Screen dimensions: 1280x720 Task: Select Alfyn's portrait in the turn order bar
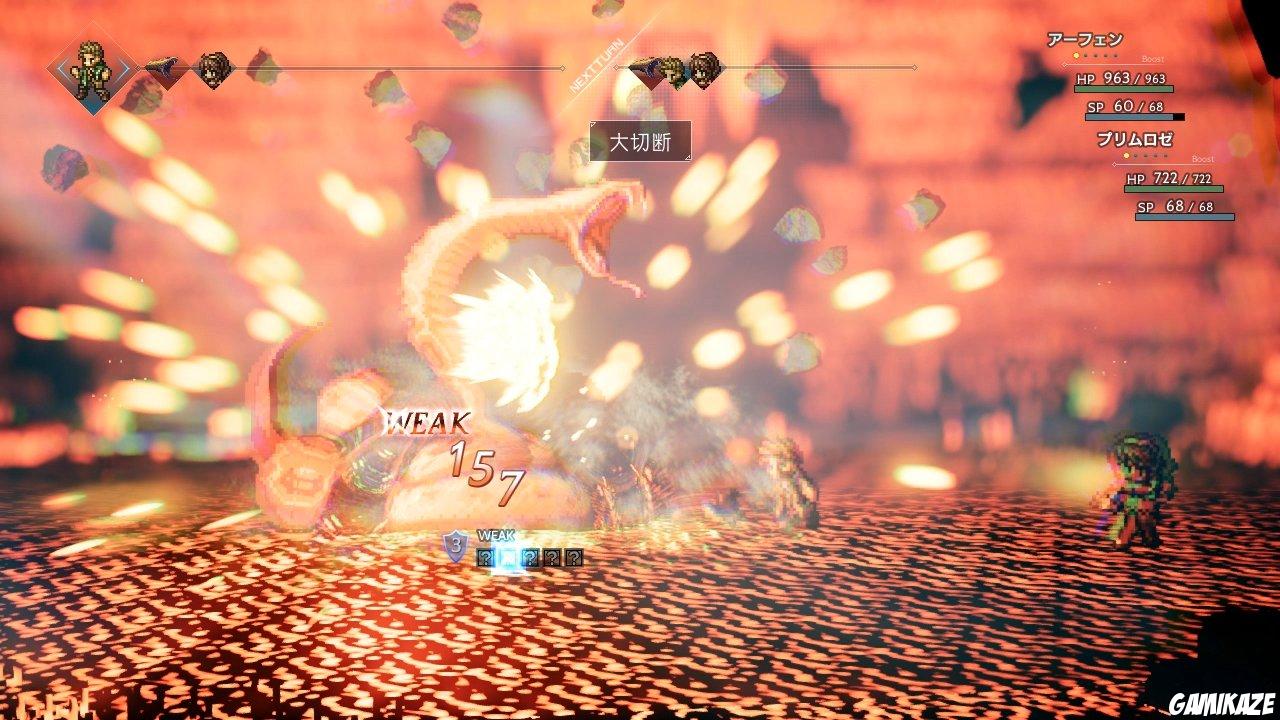(x=91, y=67)
